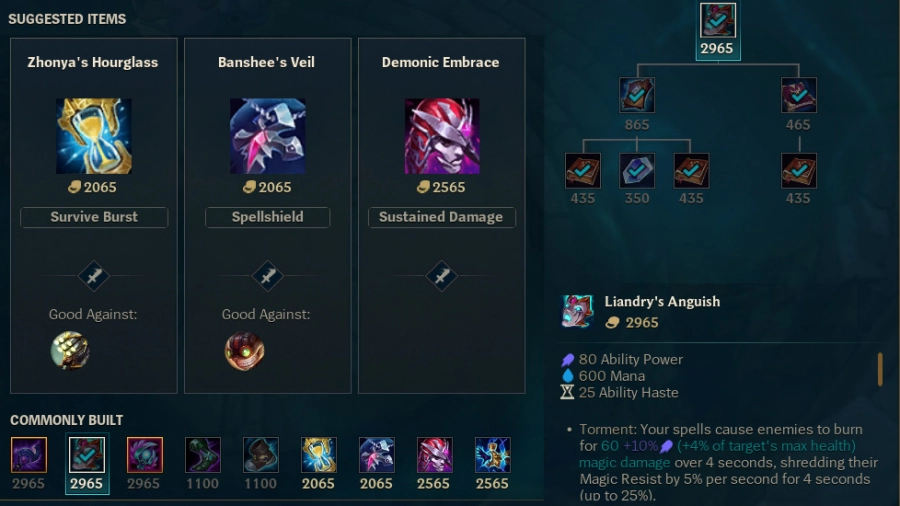The width and height of the screenshot is (900, 506).
Task: Pin the Banshee's Veil suggestion
Action: [267, 275]
